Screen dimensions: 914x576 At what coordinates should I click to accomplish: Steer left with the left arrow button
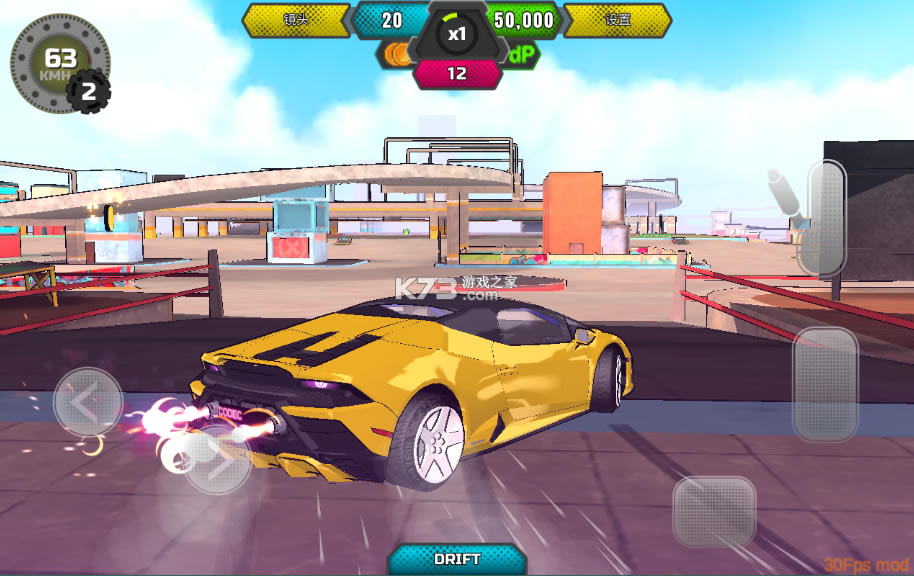pyautogui.click(x=88, y=403)
